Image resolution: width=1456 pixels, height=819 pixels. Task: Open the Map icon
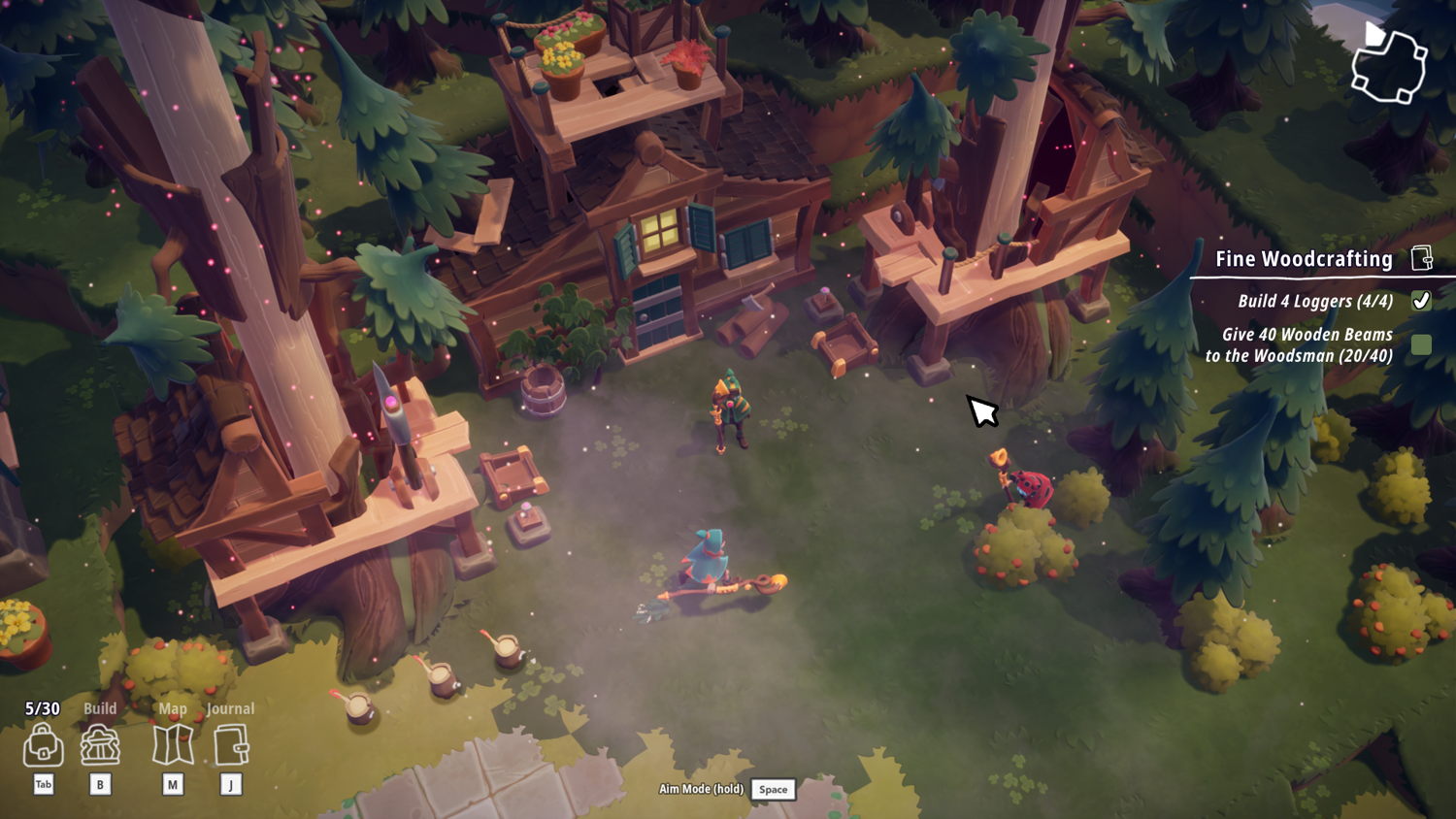click(x=173, y=746)
